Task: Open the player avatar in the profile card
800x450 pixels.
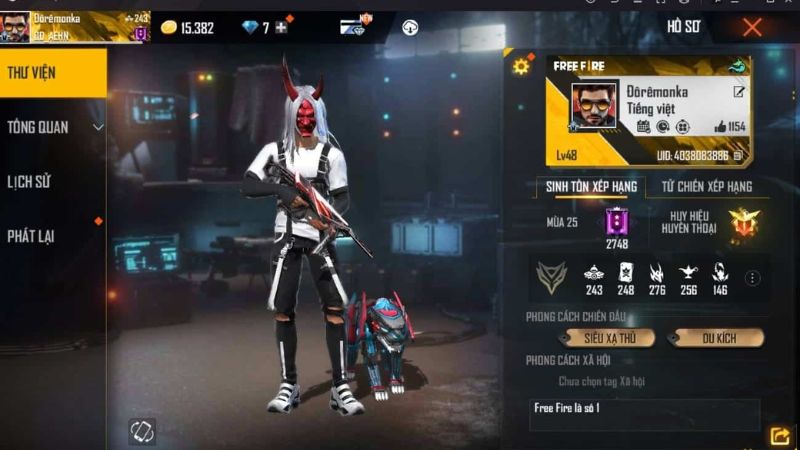Action: pyautogui.click(x=593, y=105)
